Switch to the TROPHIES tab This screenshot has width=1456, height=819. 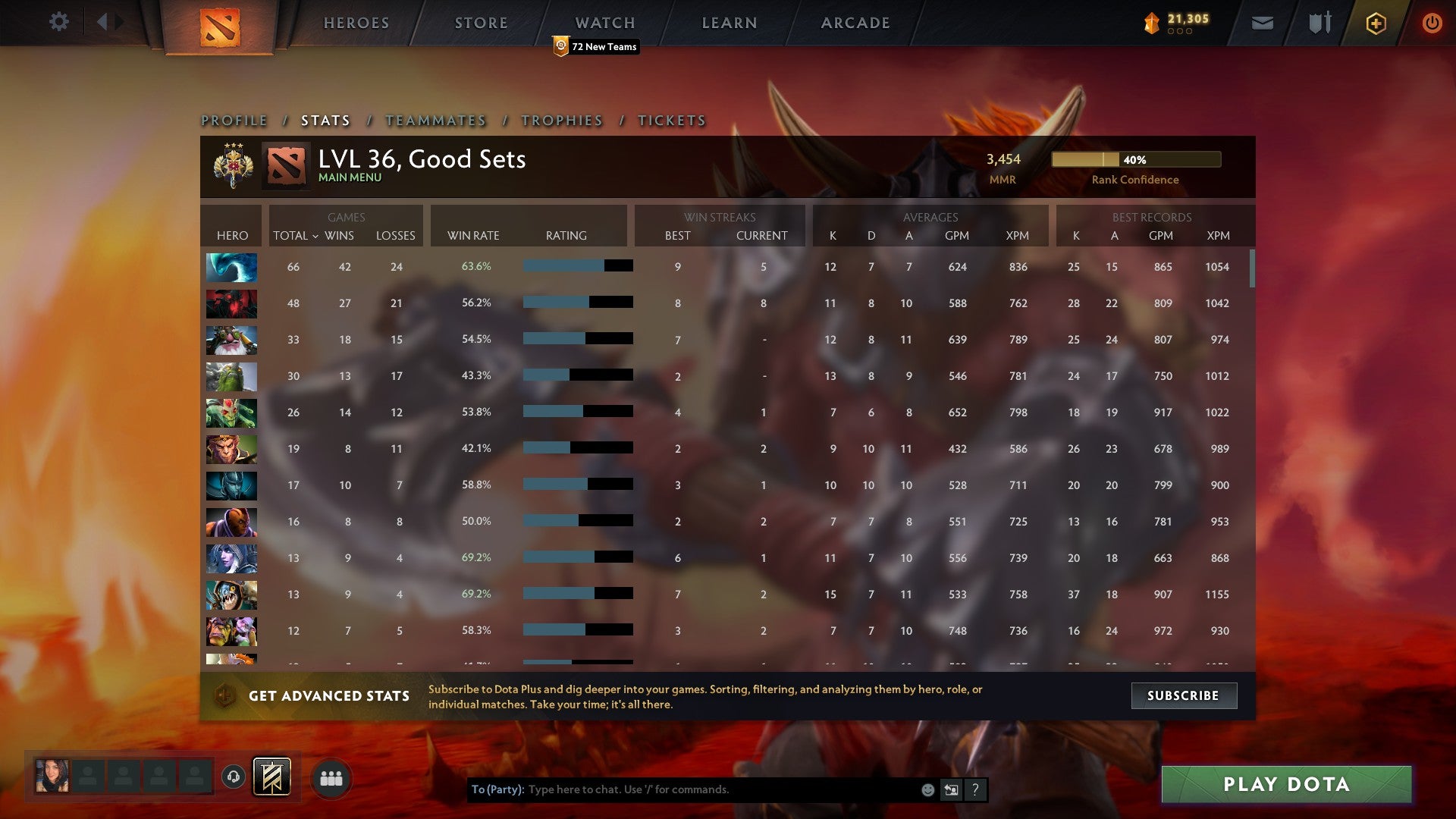(561, 120)
